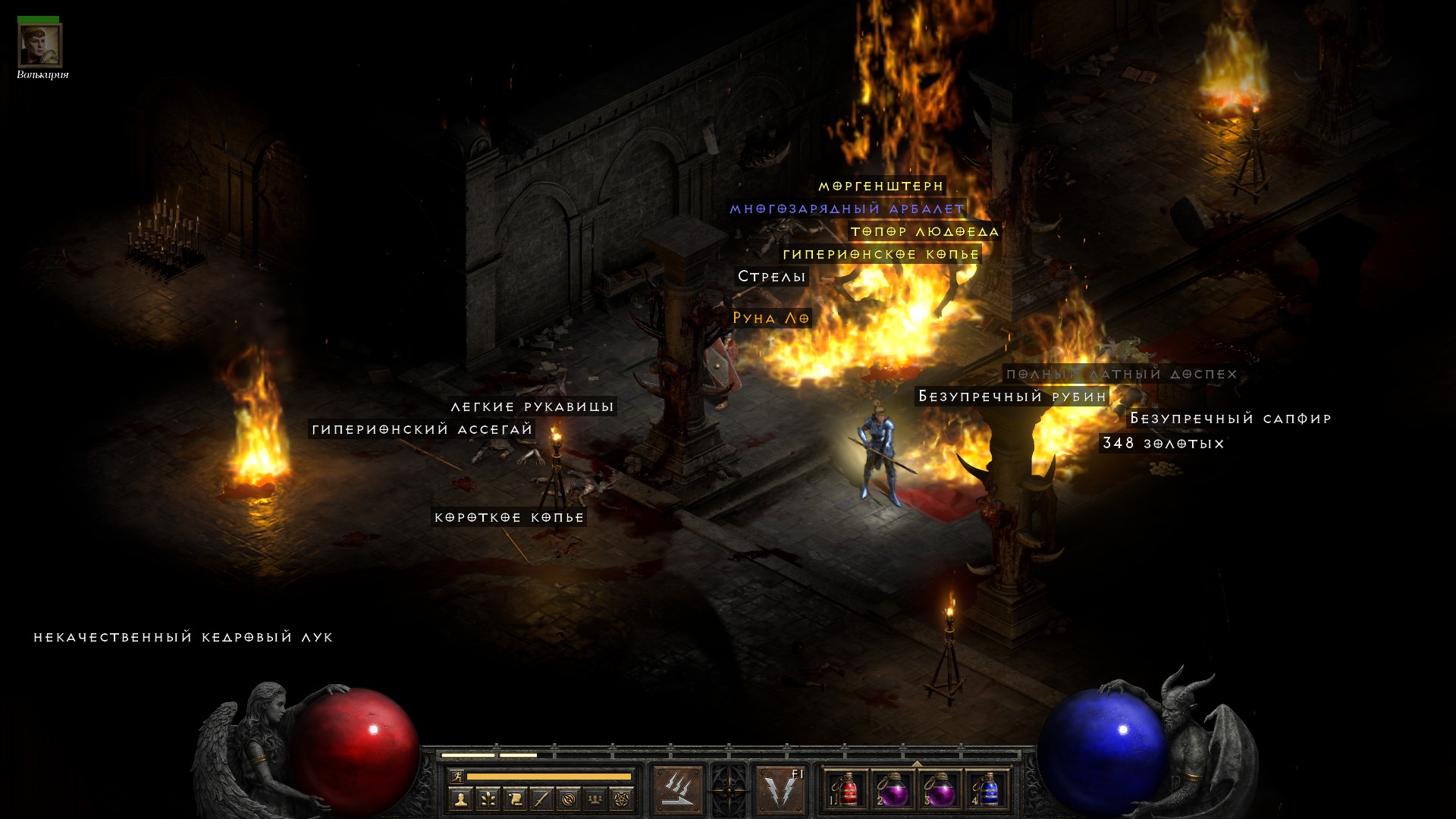The width and height of the screenshot is (1456, 819).
Task: Open the character sheet bust icon
Action: (460, 799)
